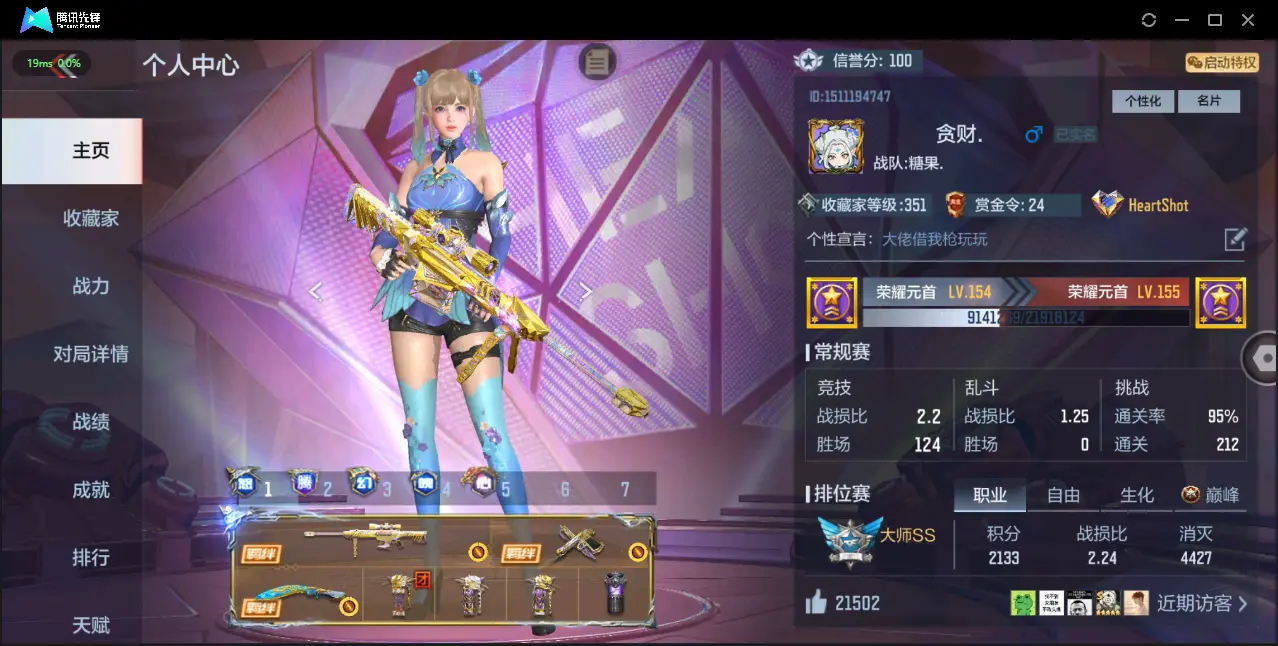Click the thumbs-up like icon
This screenshot has width=1278, height=646.
click(816, 602)
